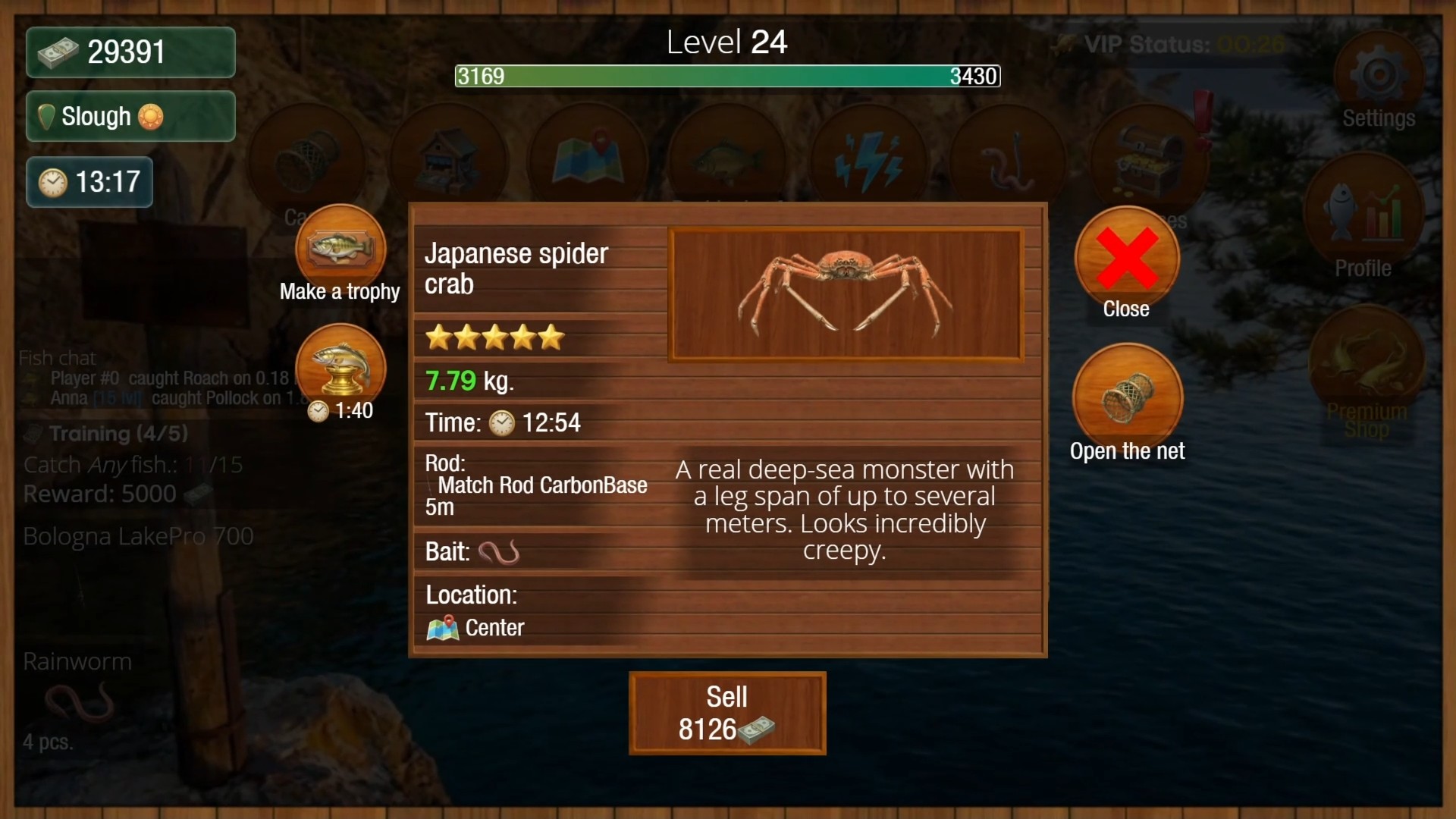Check the Level 24 experience progress bar
Viewport: 1456px width, 819px height.
coord(726,76)
